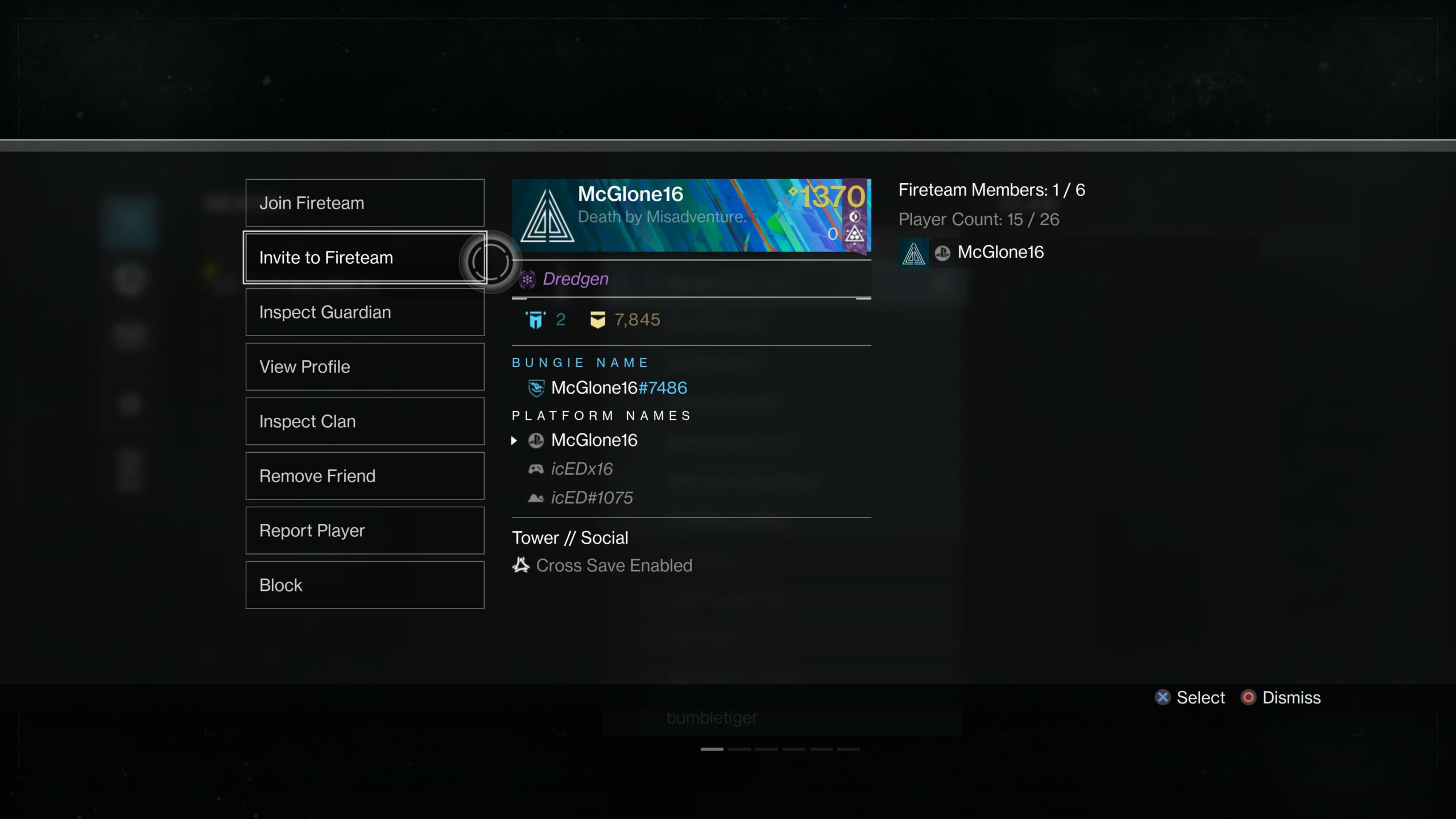Open Inspect Clan from the menu
Viewport: 1456px width, 819px height.
[364, 421]
